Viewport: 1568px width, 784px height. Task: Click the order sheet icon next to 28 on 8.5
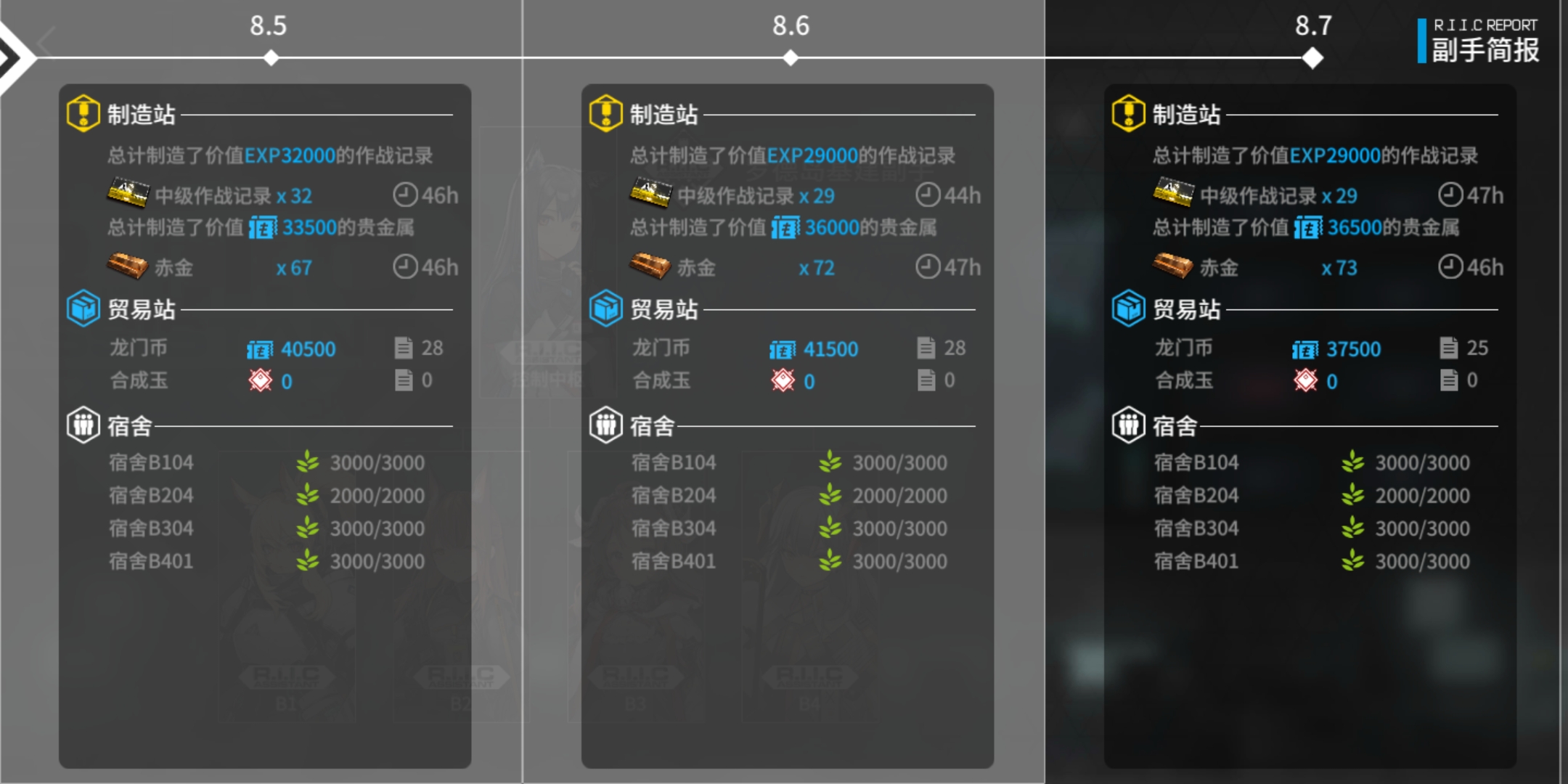click(404, 348)
